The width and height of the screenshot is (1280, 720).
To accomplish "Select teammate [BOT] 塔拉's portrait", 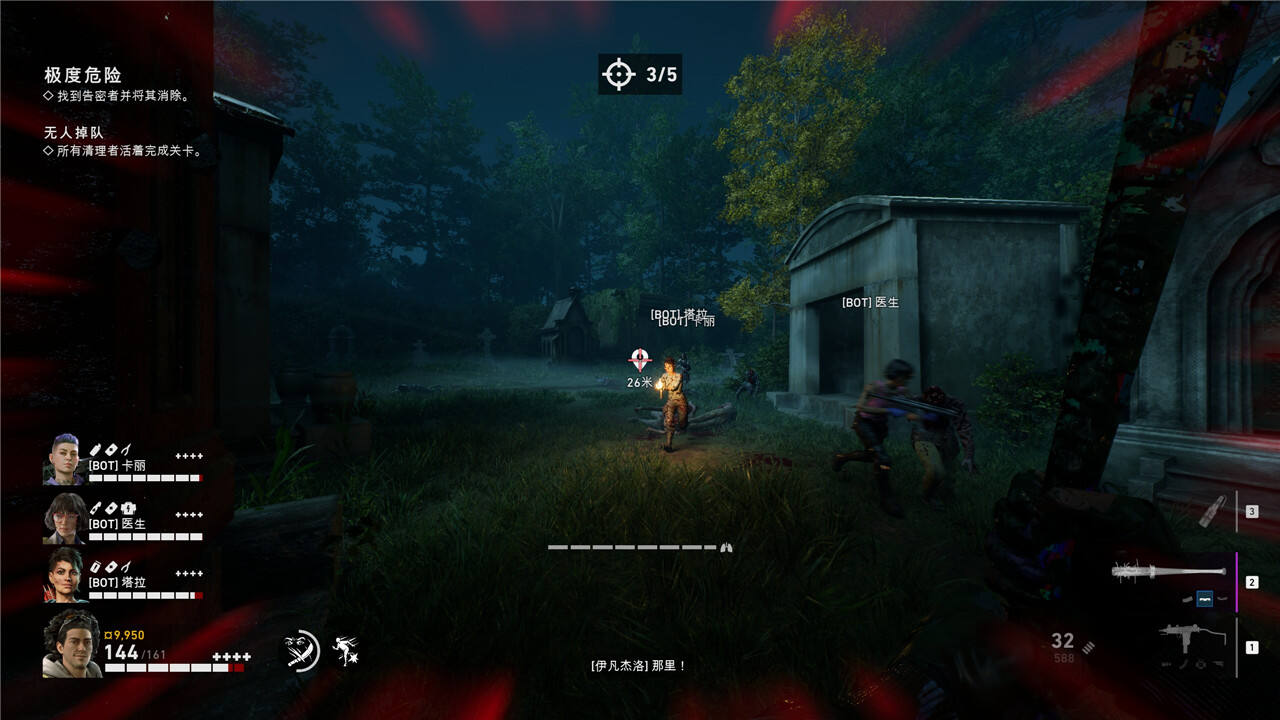I will tap(63, 575).
